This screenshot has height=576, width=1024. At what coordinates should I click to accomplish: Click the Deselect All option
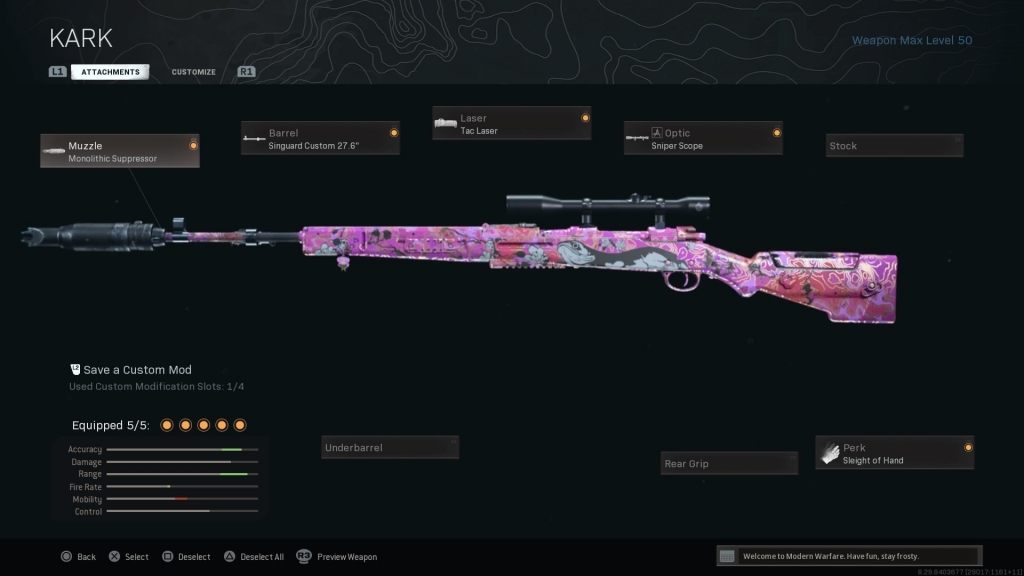255,557
